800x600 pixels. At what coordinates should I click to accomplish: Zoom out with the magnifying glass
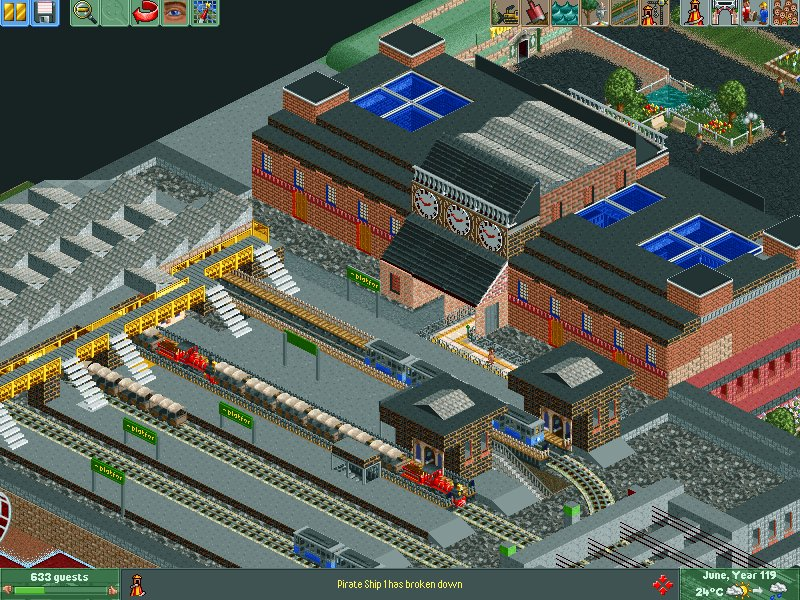85,13
